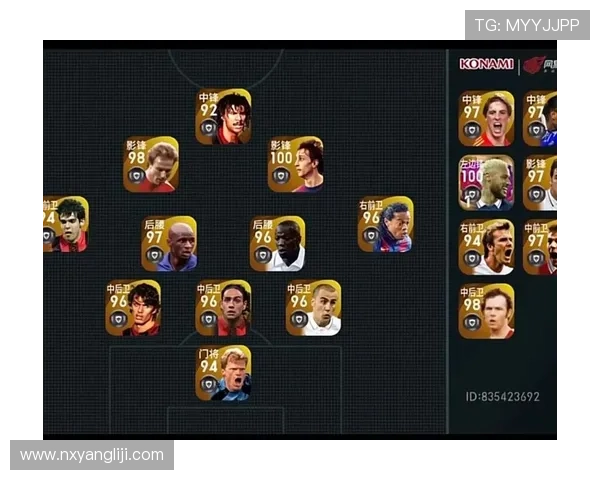Viewport: 600px width, 480px height.
Task: Select the 中锋 92 striker card
Action: click(223, 117)
